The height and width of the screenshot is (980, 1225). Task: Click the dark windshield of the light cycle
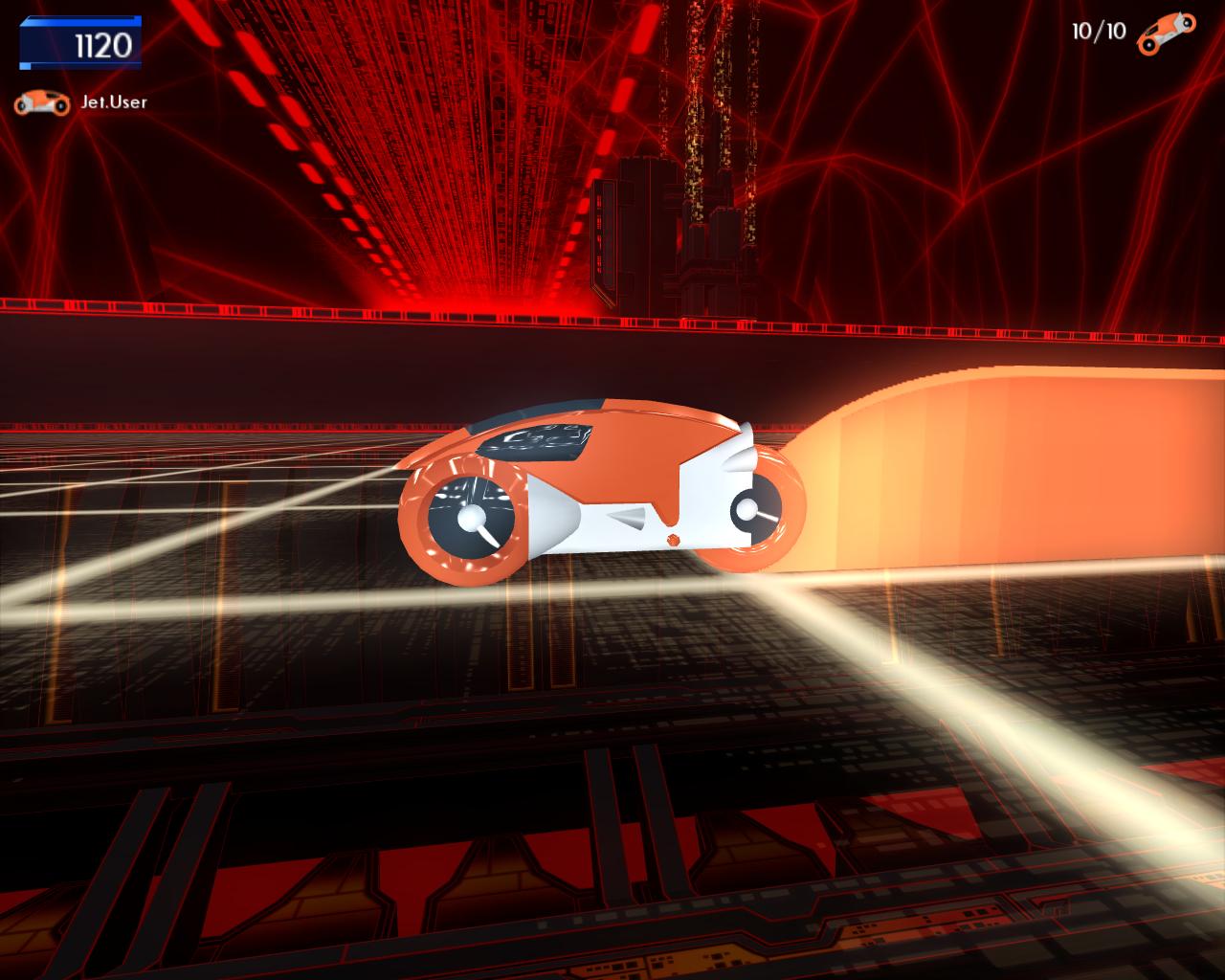click(533, 439)
